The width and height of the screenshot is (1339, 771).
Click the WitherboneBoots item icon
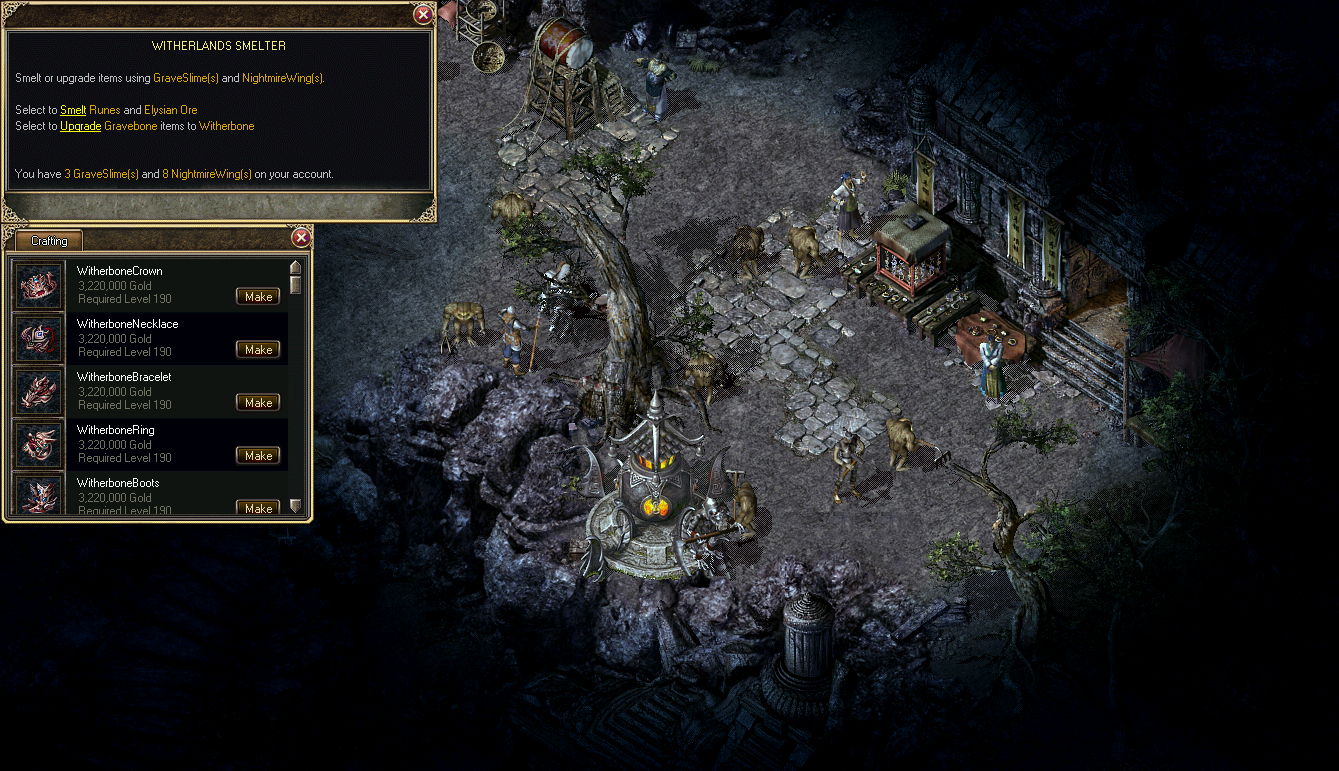[x=38, y=495]
